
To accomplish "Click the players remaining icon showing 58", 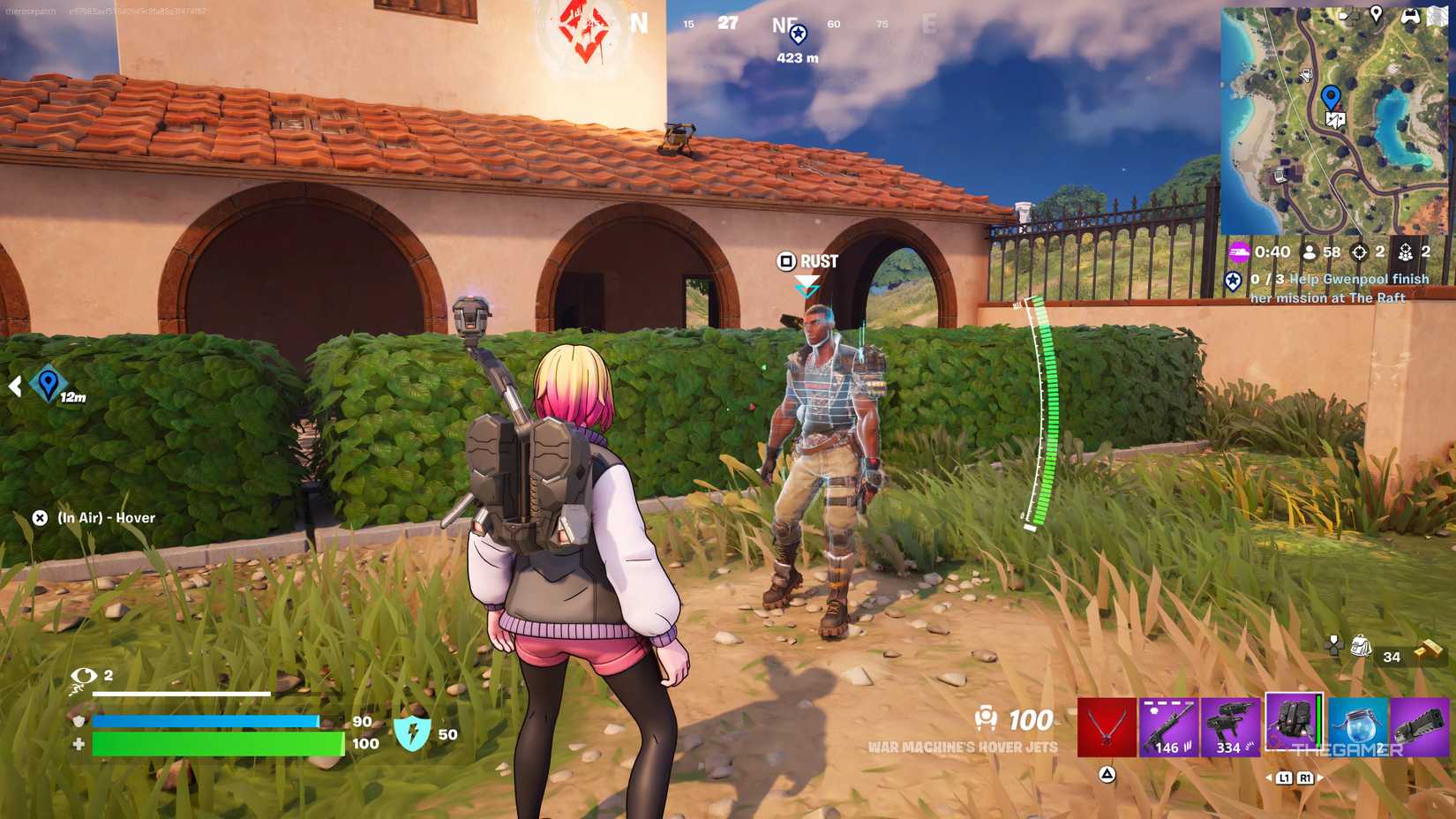I will 1309,252.
